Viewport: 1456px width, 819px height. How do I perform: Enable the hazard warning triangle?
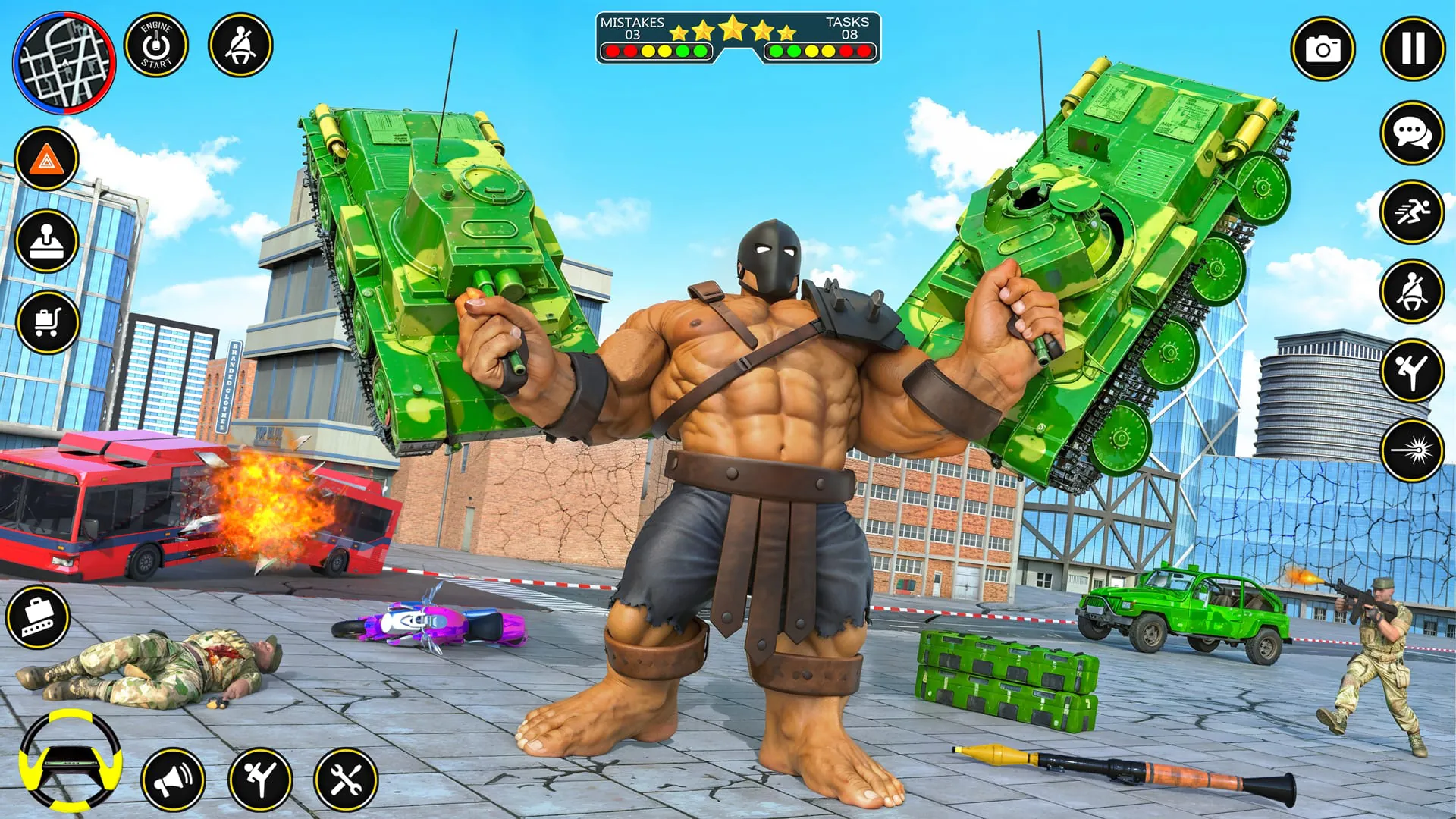(47, 158)
